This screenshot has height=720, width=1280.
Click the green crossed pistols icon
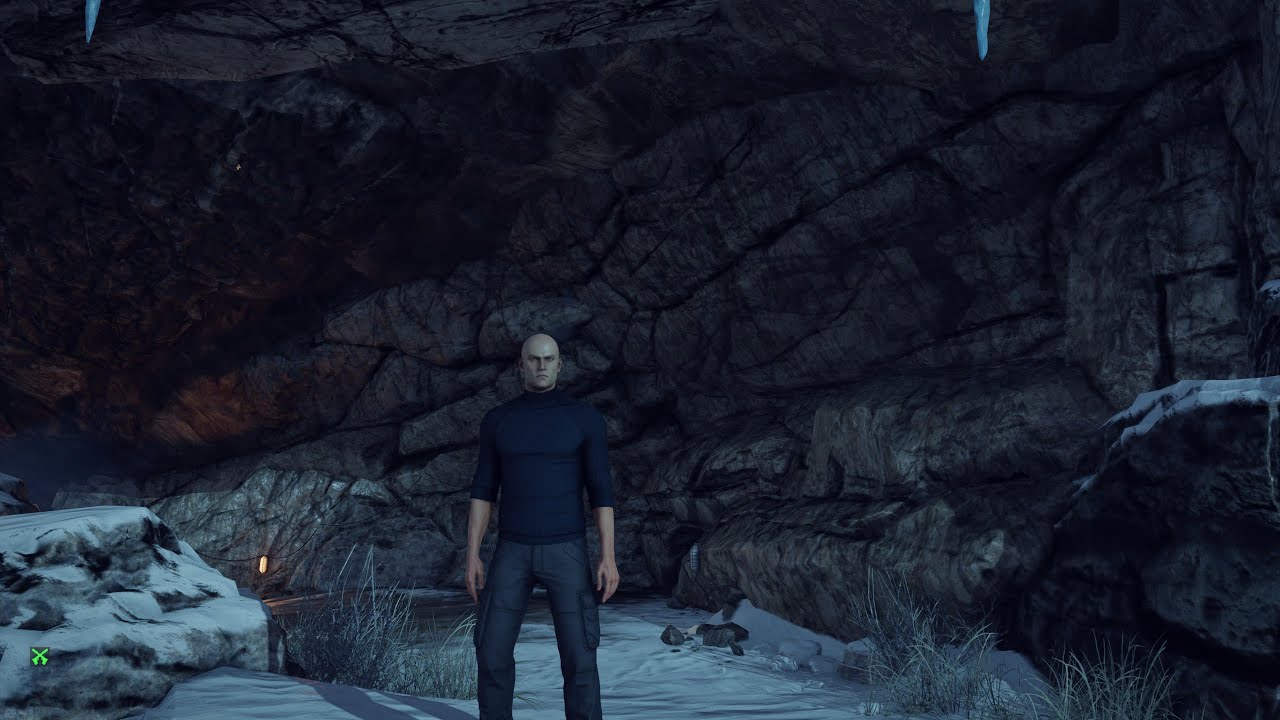point(40,657)
